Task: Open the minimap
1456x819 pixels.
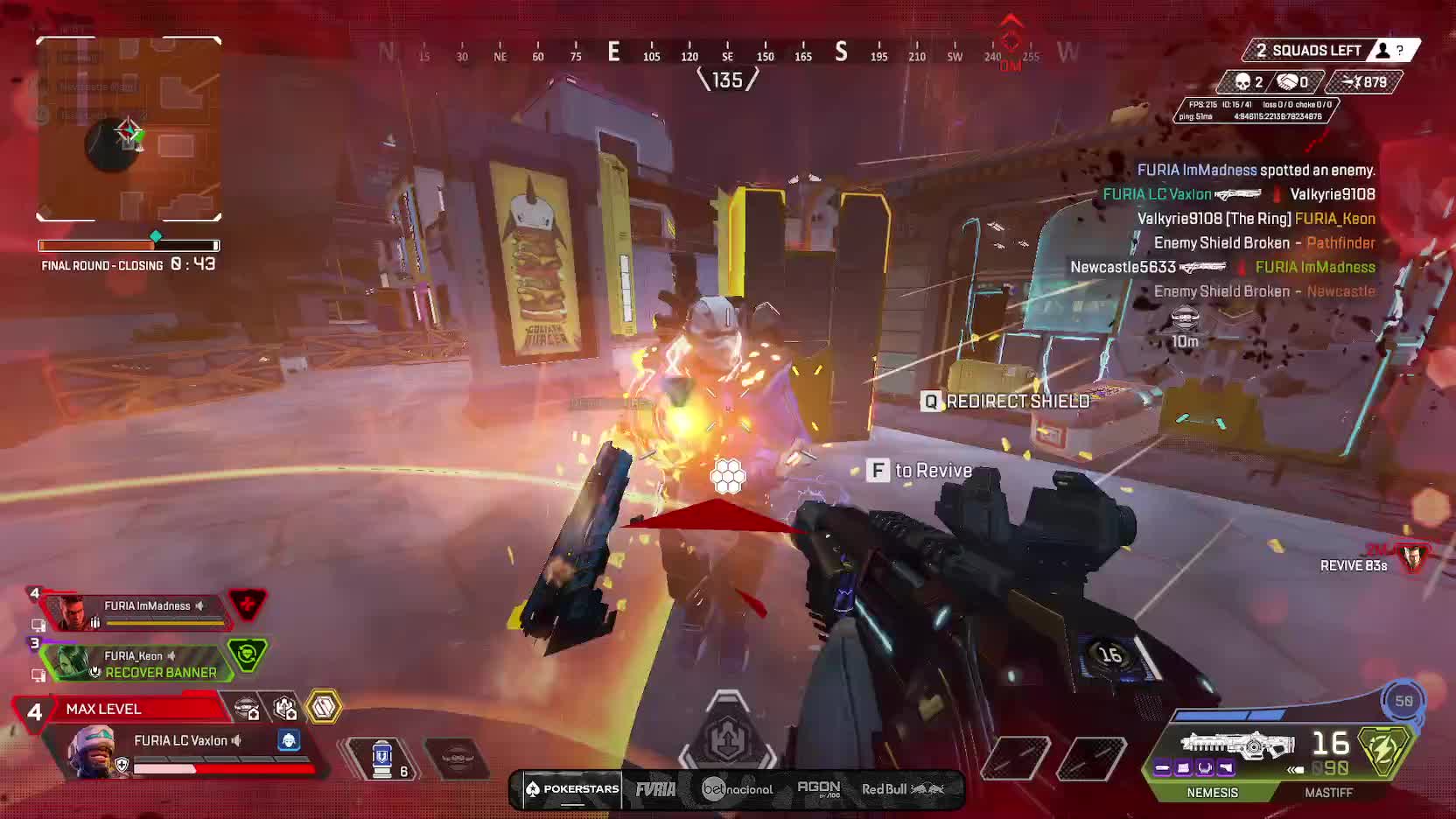Action: pyautogui.click(x=129, y=129)
